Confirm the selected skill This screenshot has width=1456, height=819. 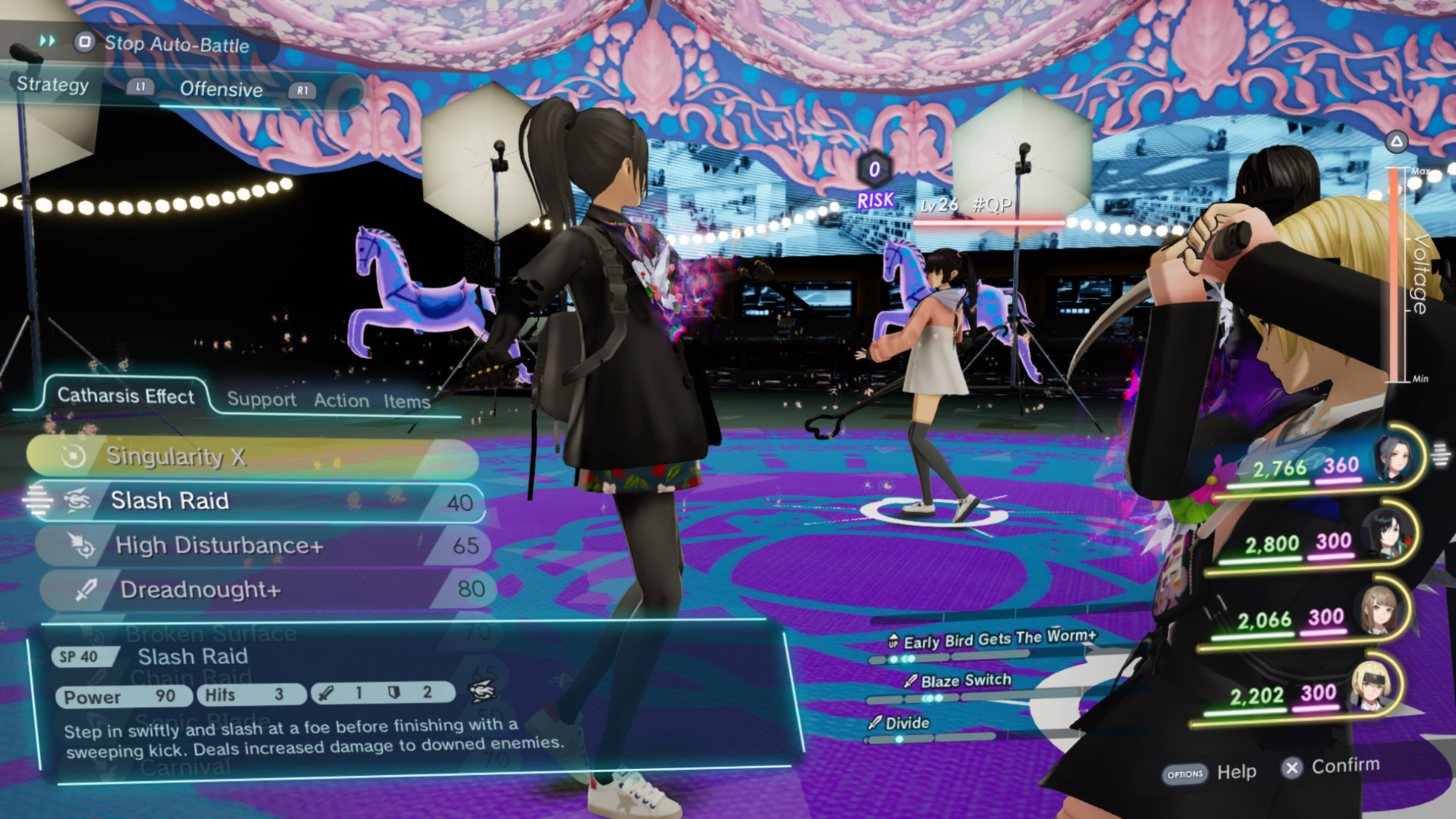(1332, 767)
